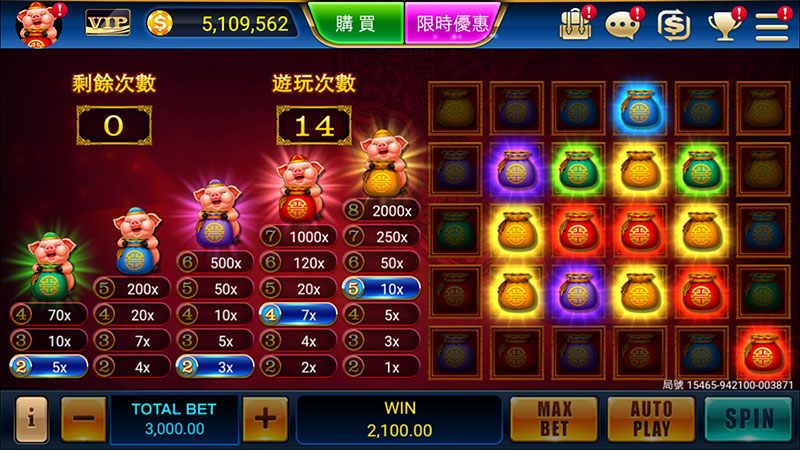800x450 pixels.
Task: Show the game info paytable
Action: tap(31, 418)
